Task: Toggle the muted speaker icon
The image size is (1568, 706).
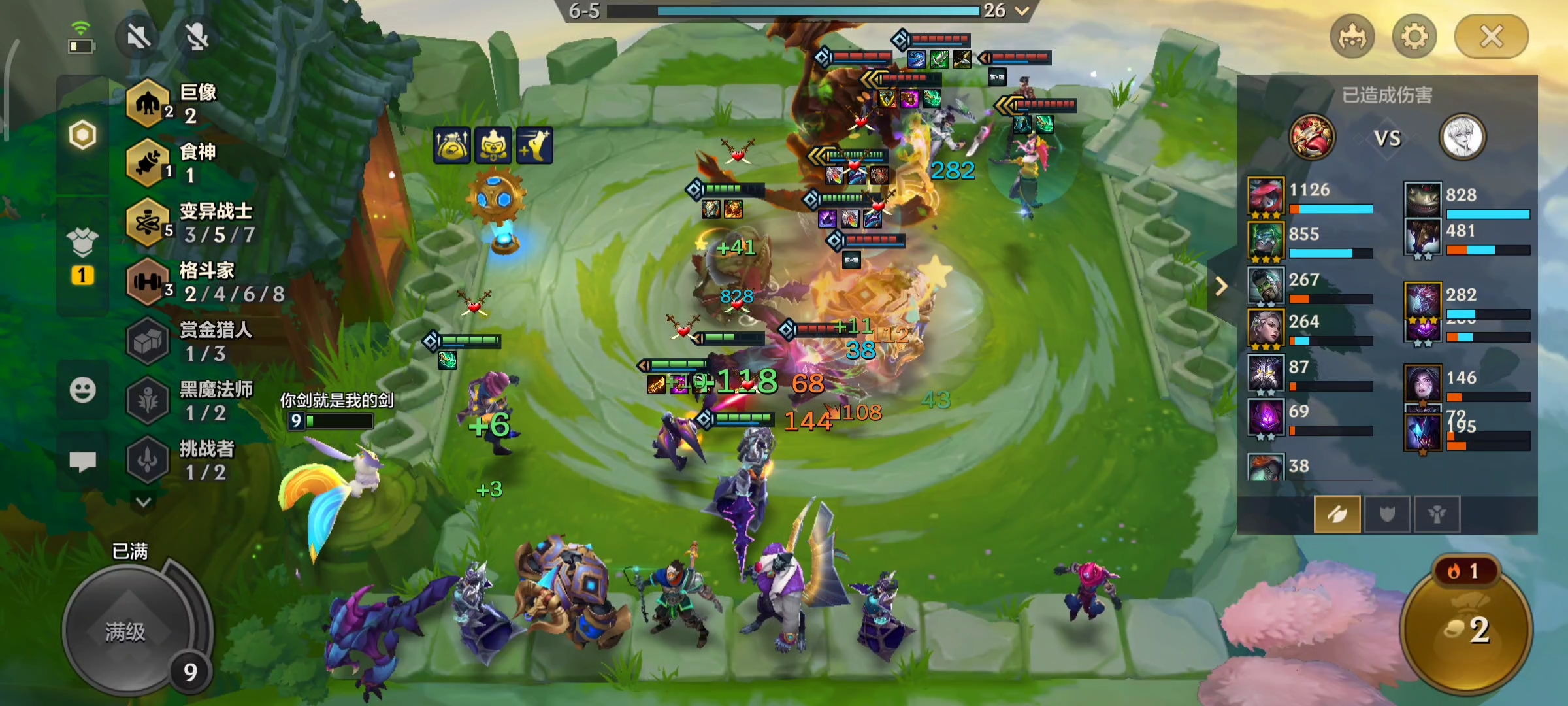Action: [x=139, y=37]
